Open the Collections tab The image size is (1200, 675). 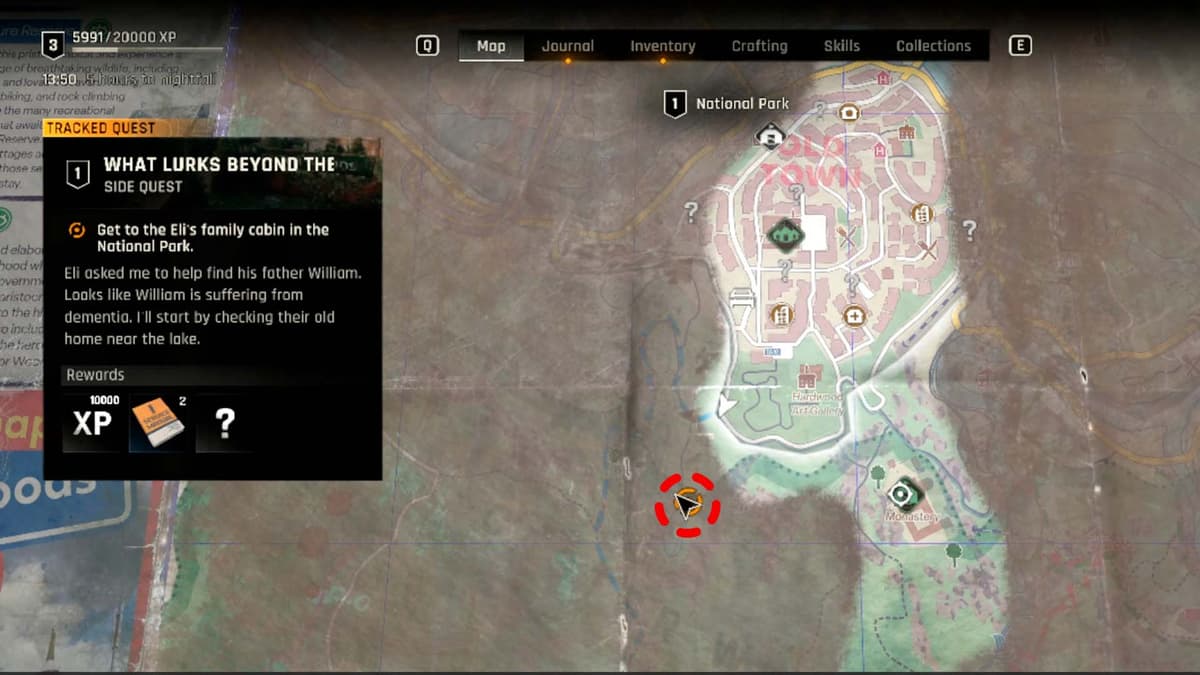933,46
